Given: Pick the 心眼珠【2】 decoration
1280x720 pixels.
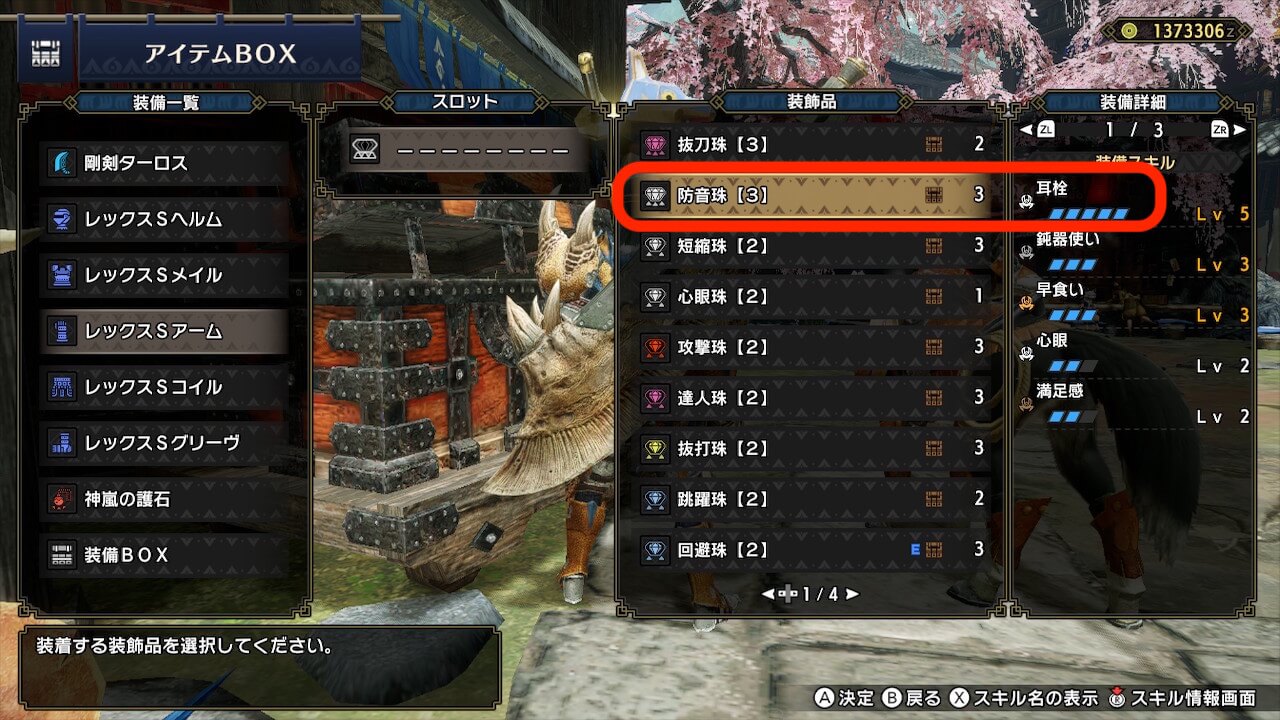Looking at the screenshot, I should [x=810, y=296].
